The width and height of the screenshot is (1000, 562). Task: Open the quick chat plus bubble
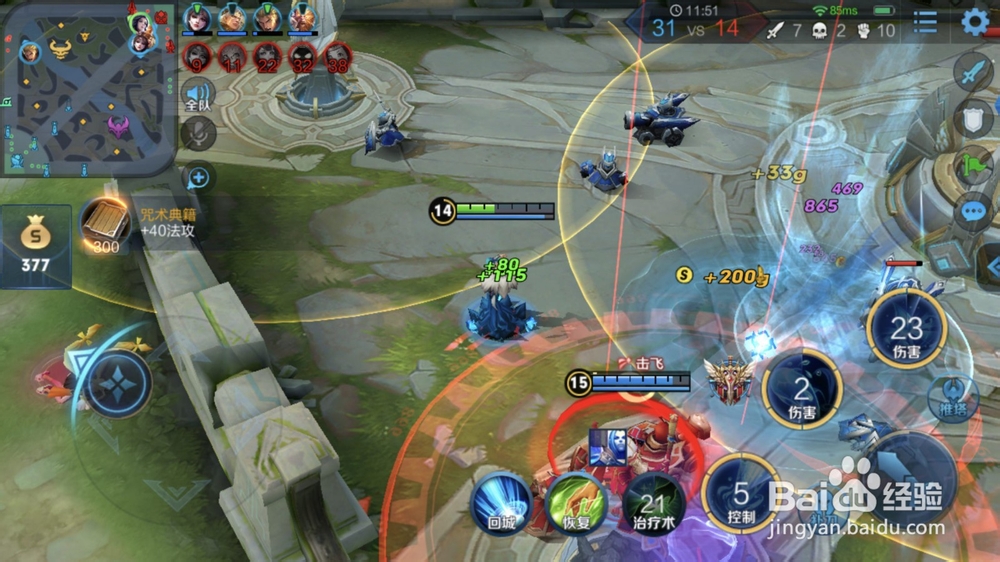[198, 178]
